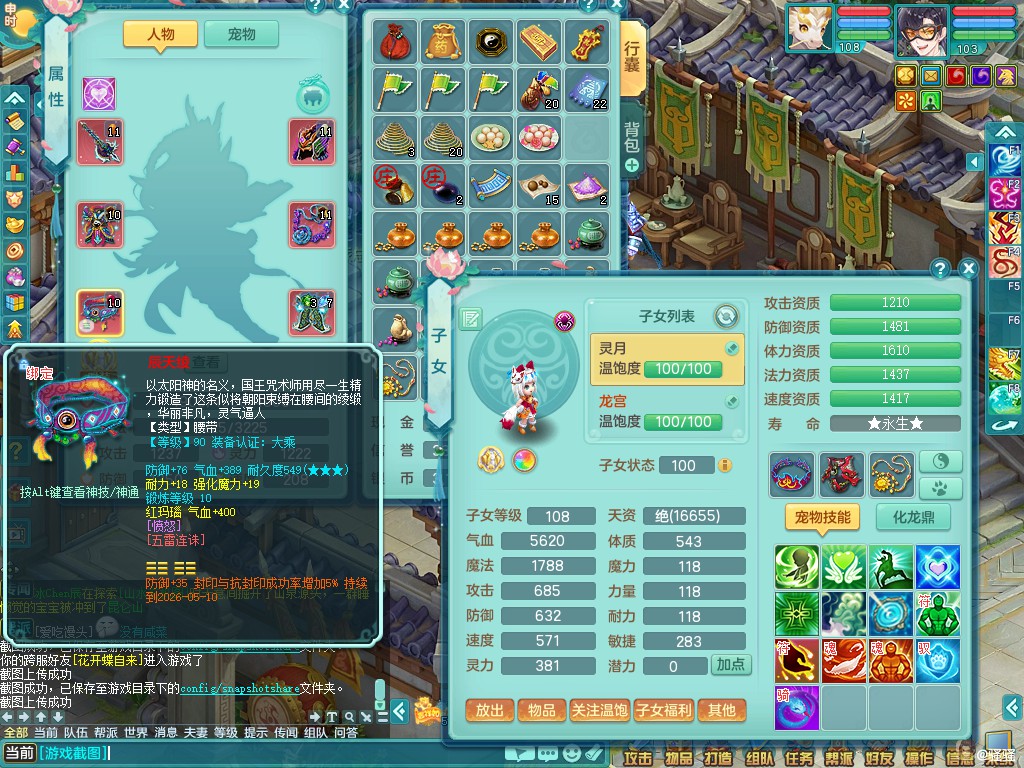The width and height of the screenshot is (1024, 768).
Task: Click the 关注温饱 button
Action: (600, 710)
